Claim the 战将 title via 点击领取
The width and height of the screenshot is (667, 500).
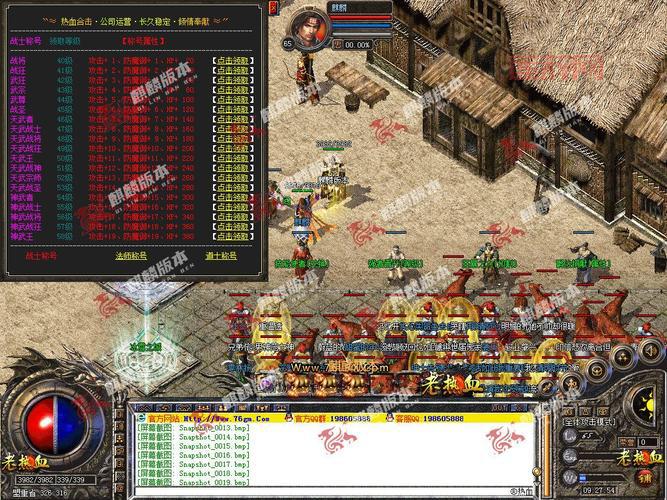pyautogui.click(x=231, y=61)
